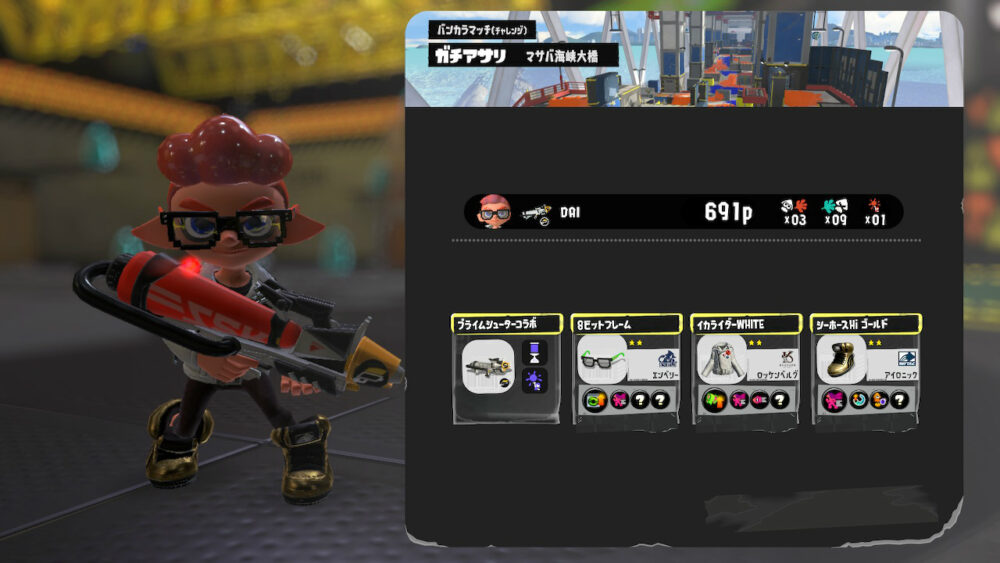Select the シーホースHi ゴールド shoes card
The width and height of the screenshot is (1000, 563).
tap(866, 369)
